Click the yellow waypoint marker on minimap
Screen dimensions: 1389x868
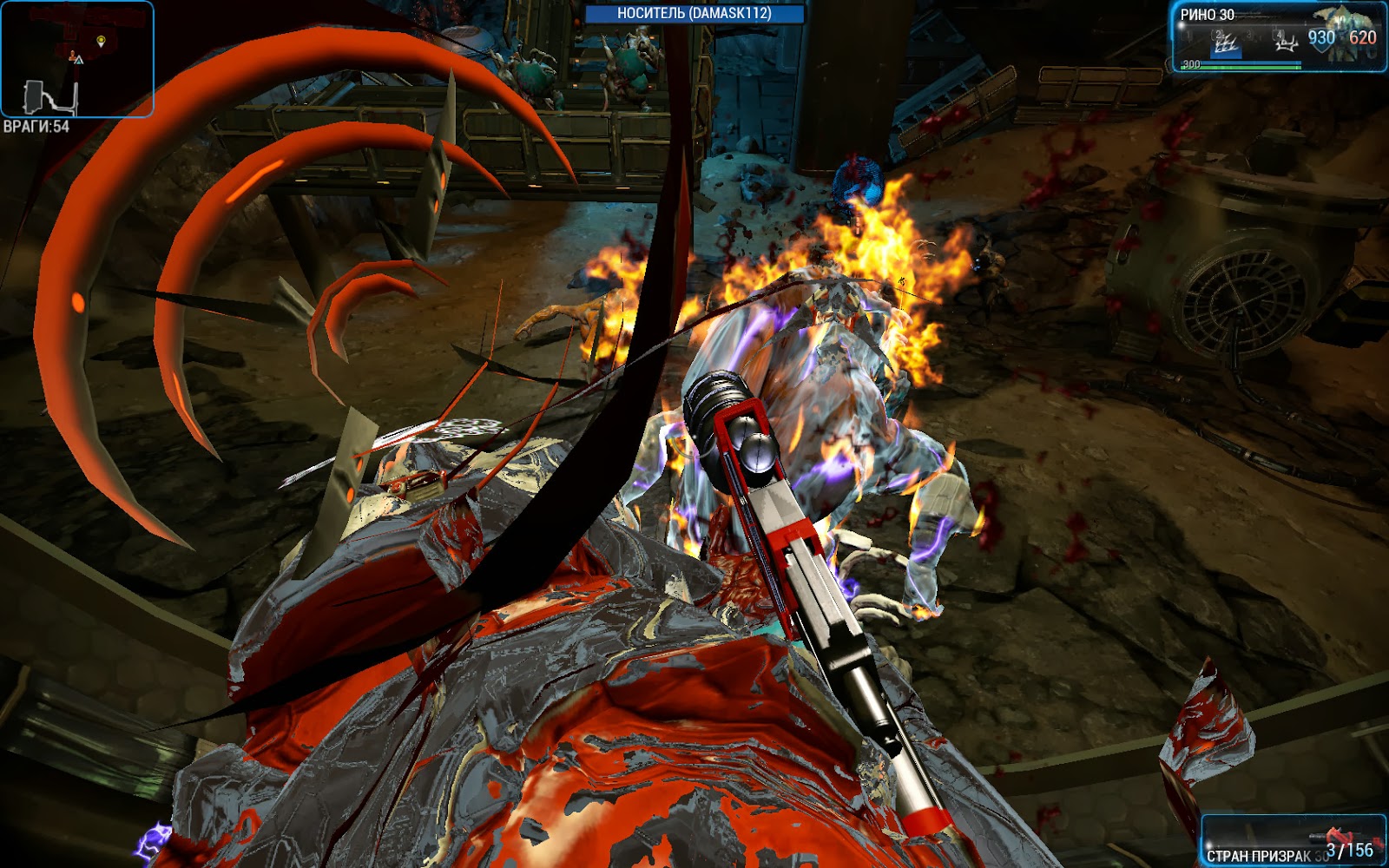[x=101, y=40]
